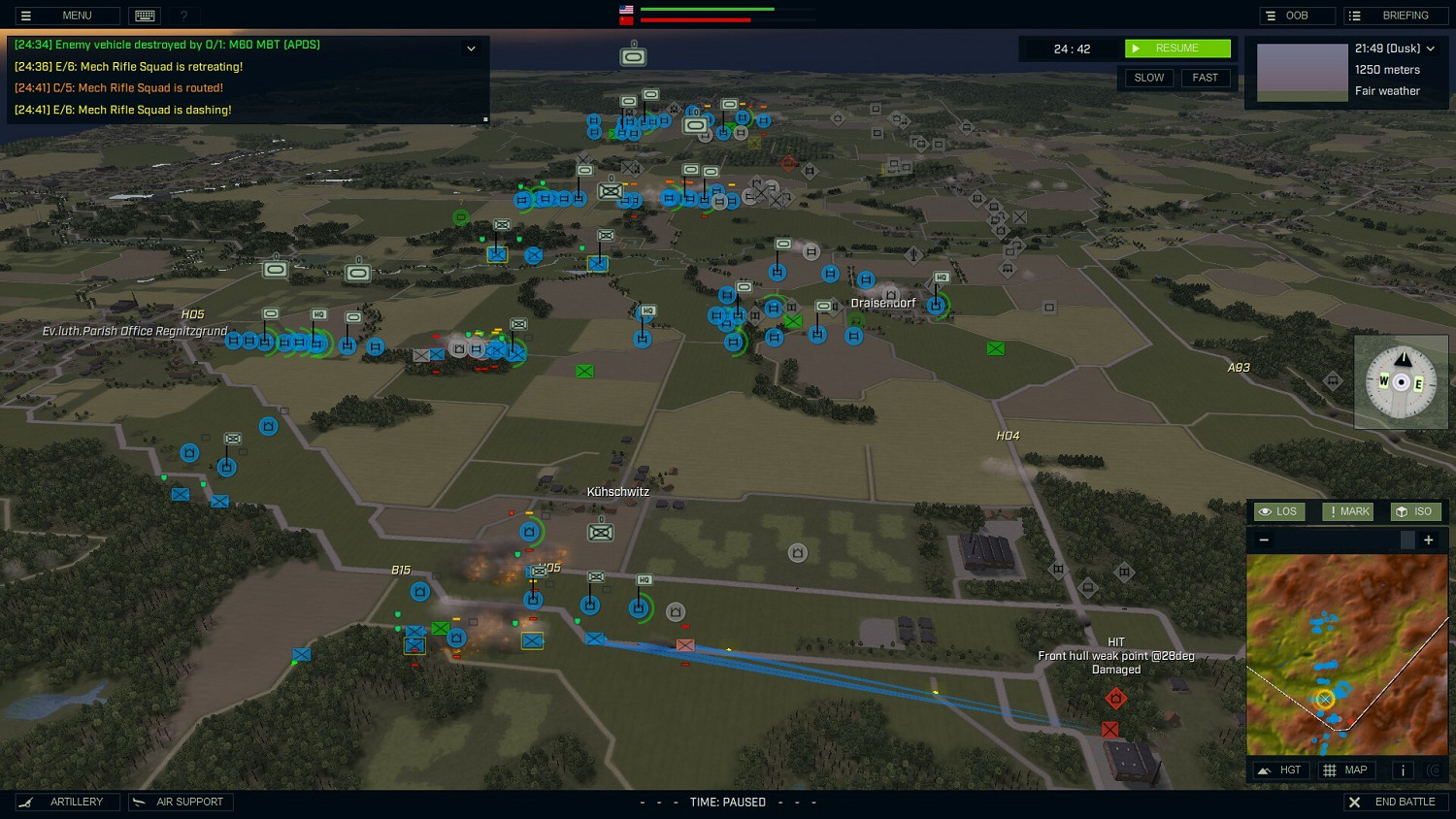1456x819 pixels.
Task: Show HGT heightmap on the minimap
Action: tap(1281, 770)
